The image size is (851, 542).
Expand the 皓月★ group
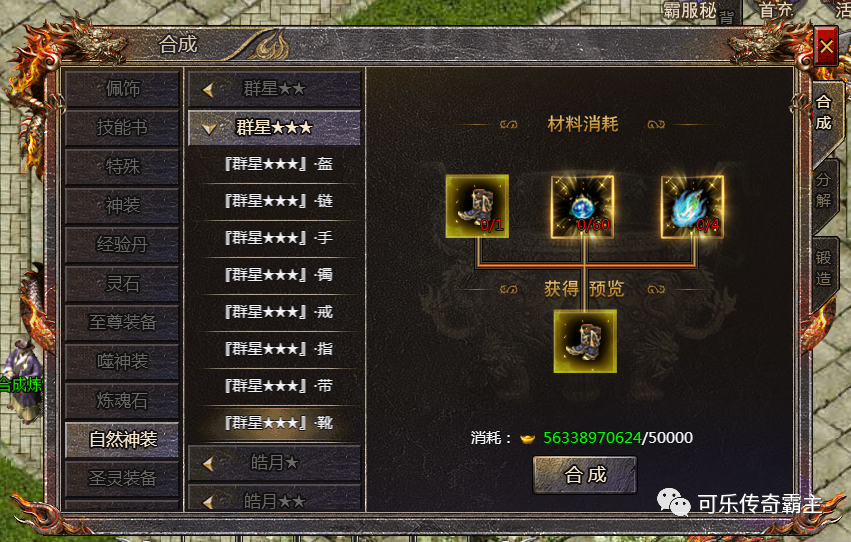(273, 463)
